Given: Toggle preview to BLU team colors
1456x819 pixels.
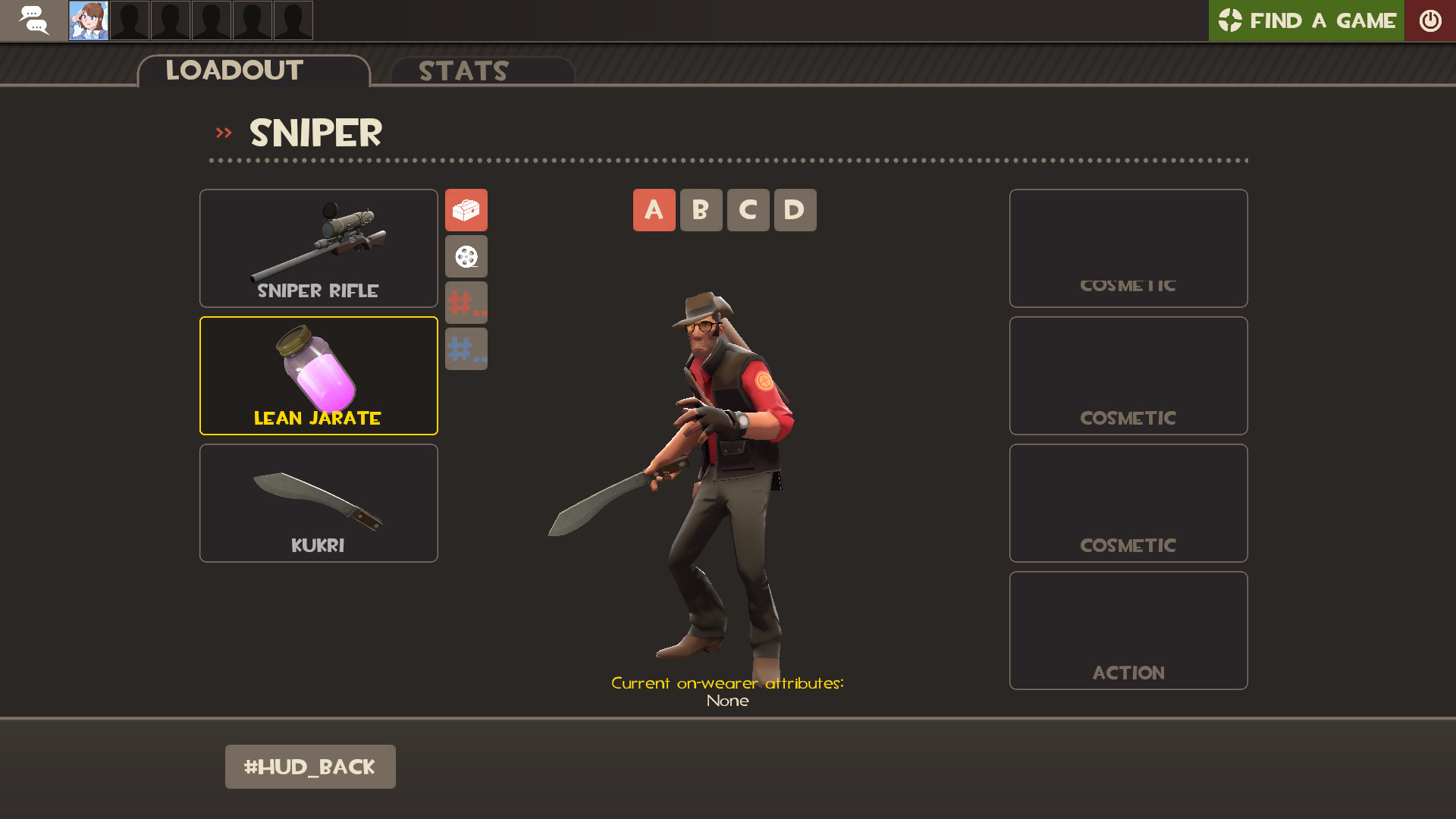Looking at the screenshot, I should tap(466, 348).
